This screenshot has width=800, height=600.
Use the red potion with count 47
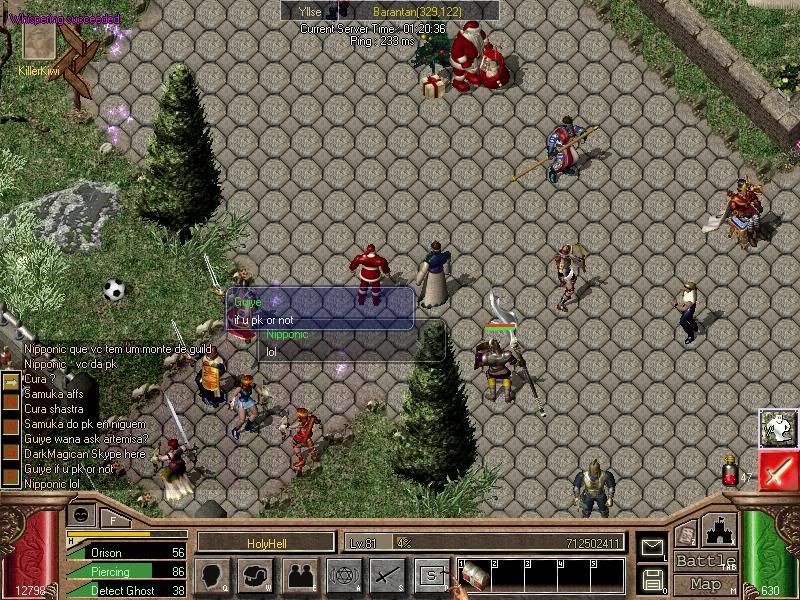click(731, 473)
